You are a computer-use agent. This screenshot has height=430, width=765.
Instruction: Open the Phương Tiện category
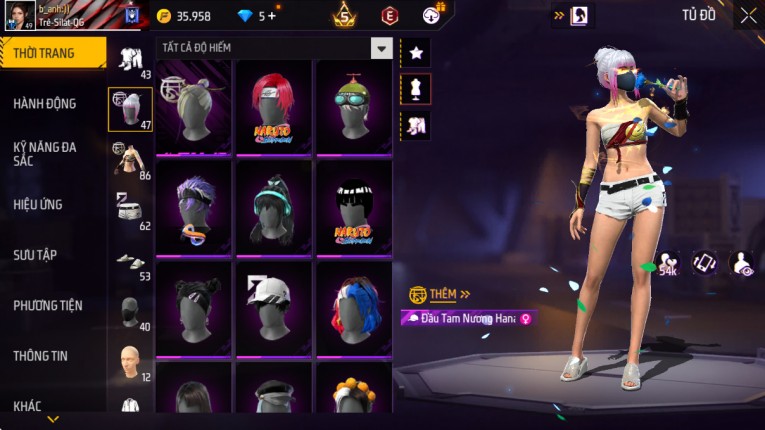pyautogui.click(x=48, y=305)
